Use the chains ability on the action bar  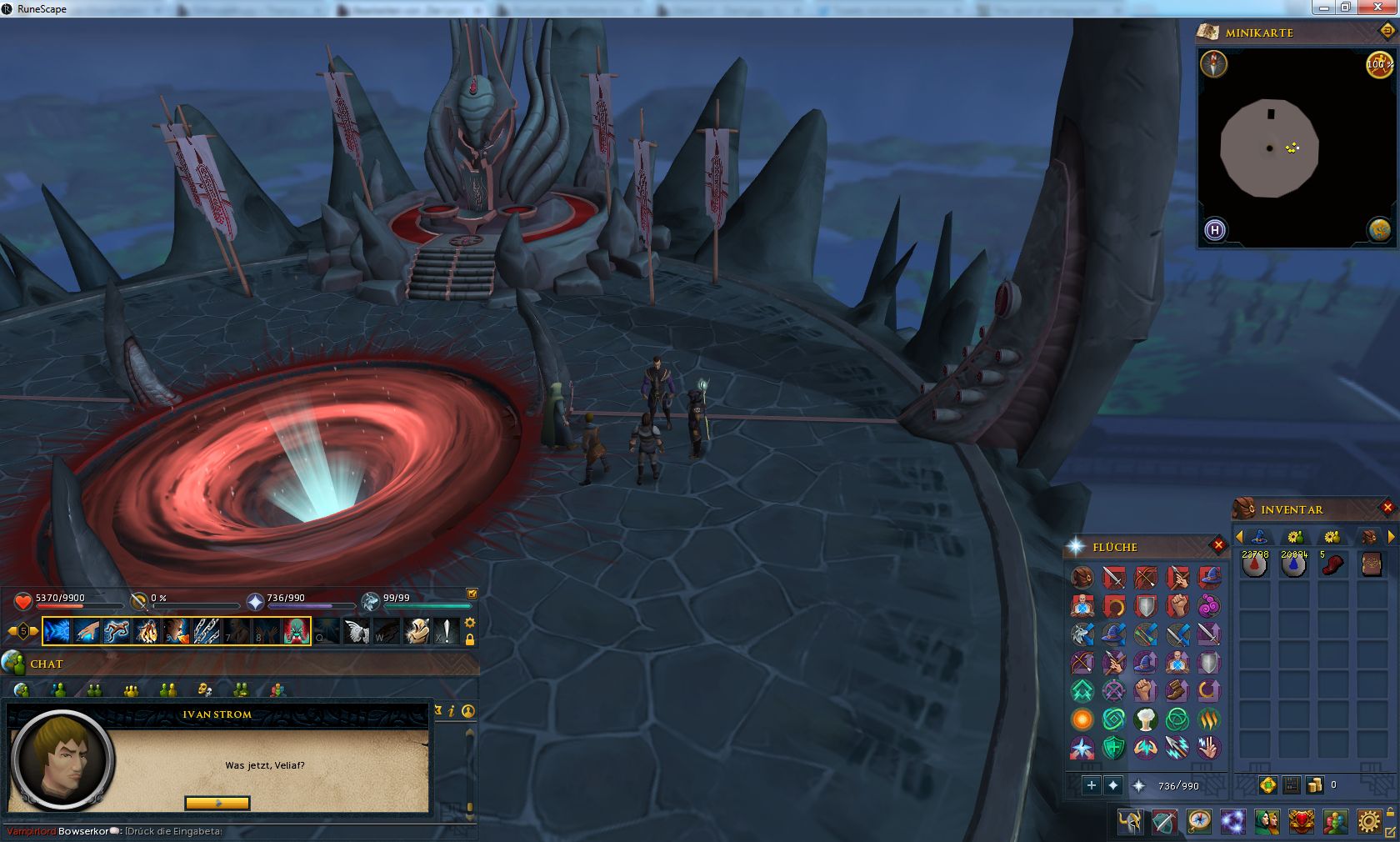click(x=207, y=631)
